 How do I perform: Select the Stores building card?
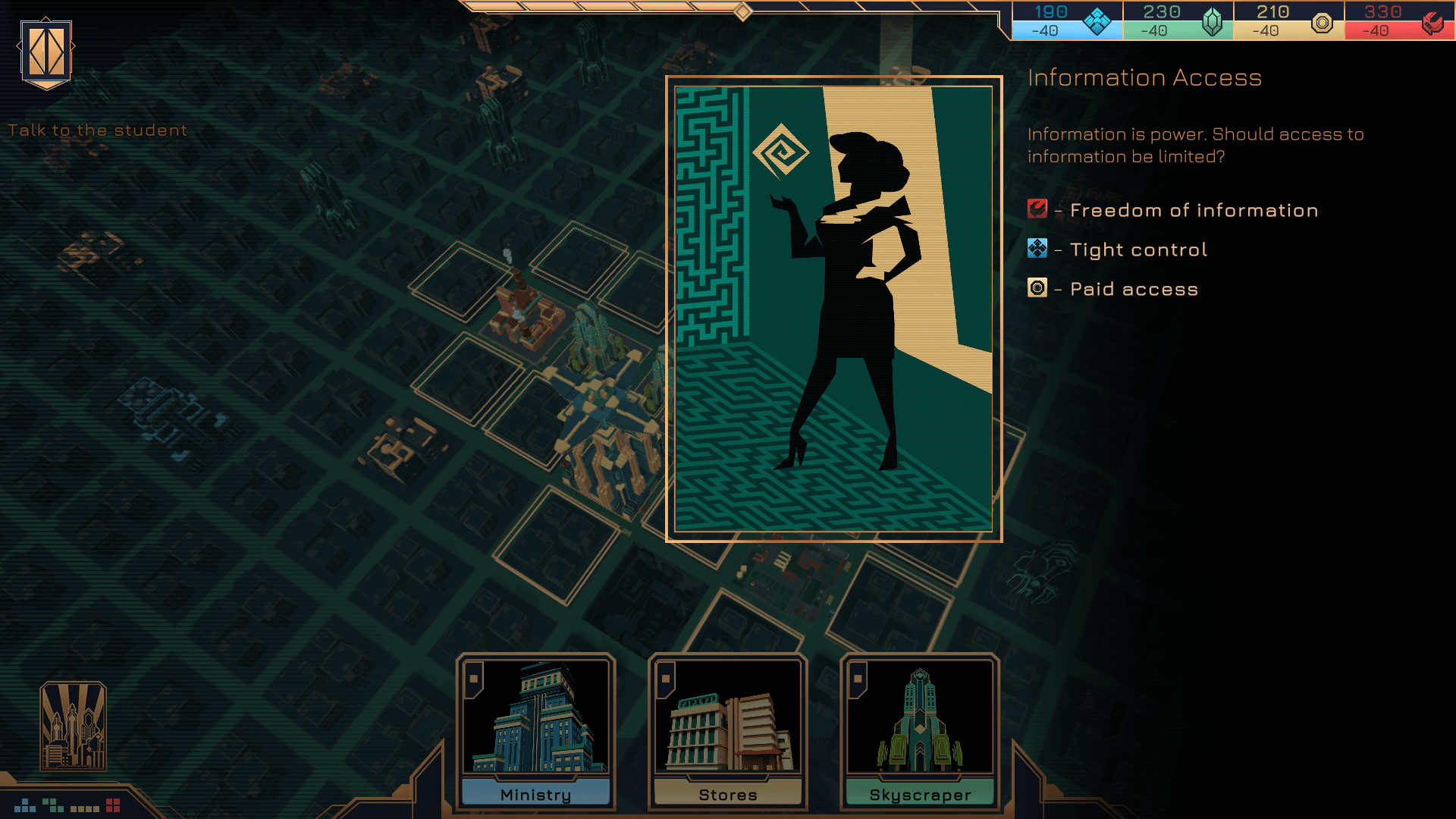click(x=727, y=728)
